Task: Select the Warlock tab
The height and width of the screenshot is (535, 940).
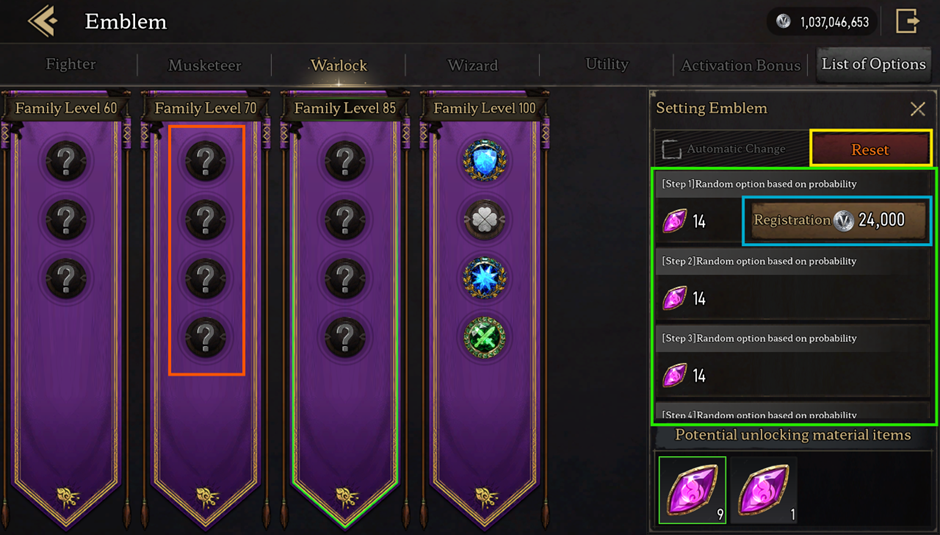Action: pos(339,65)
